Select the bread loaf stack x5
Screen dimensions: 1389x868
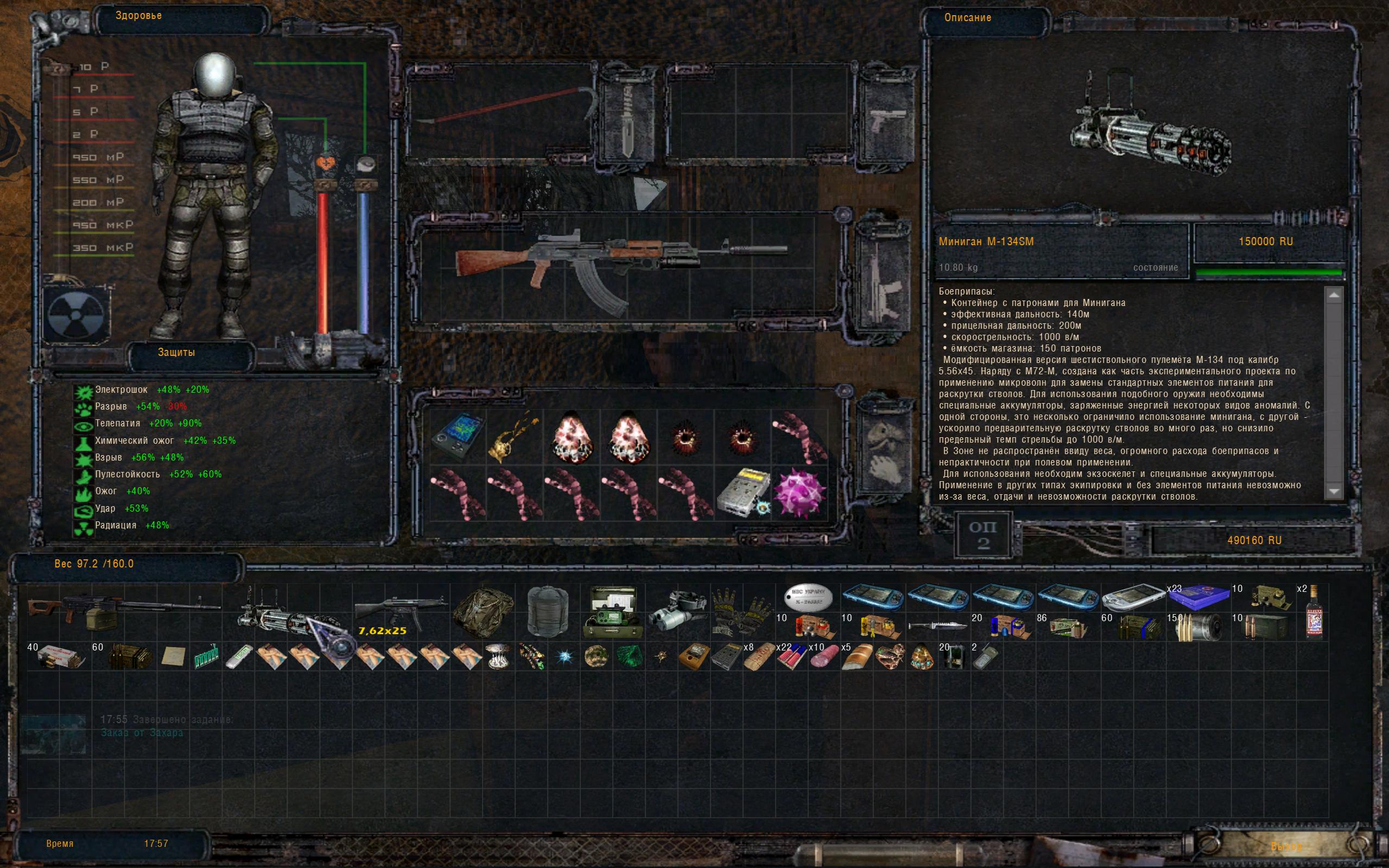click(x=856, y=656)
